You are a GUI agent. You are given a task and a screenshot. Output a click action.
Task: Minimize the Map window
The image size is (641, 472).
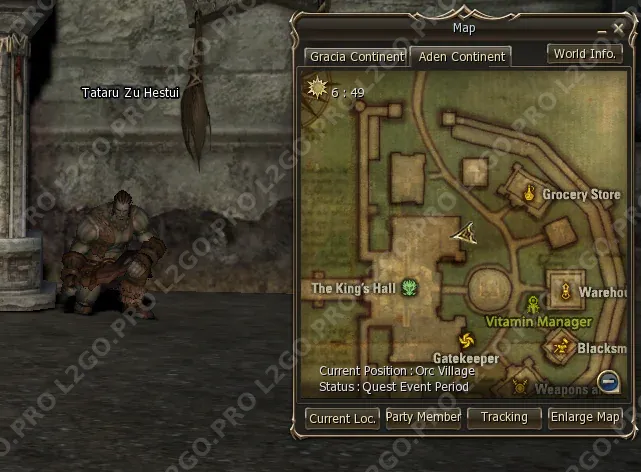(x=601, y=31)
